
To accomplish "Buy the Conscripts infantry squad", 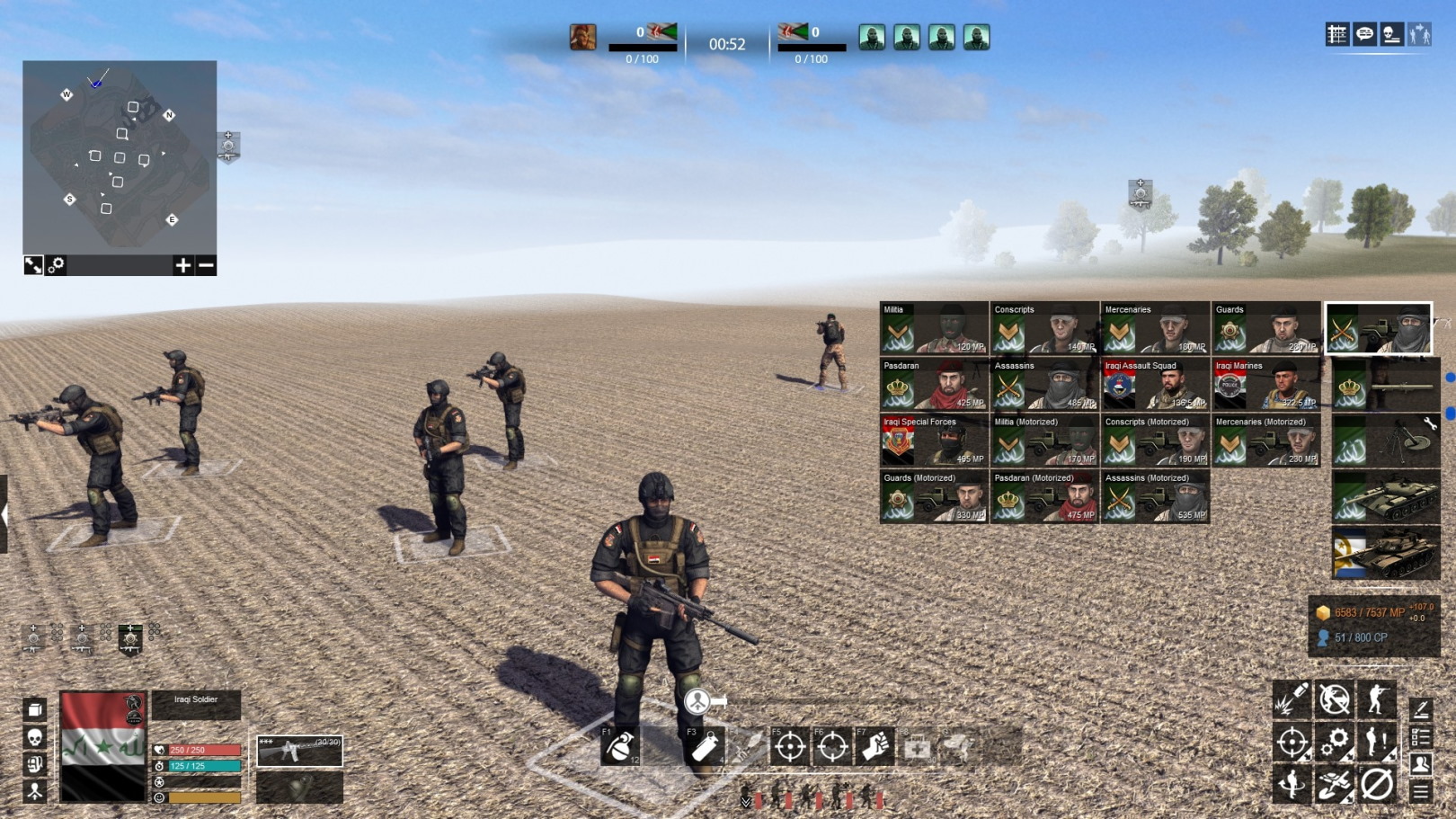I will pos(1044,328).
